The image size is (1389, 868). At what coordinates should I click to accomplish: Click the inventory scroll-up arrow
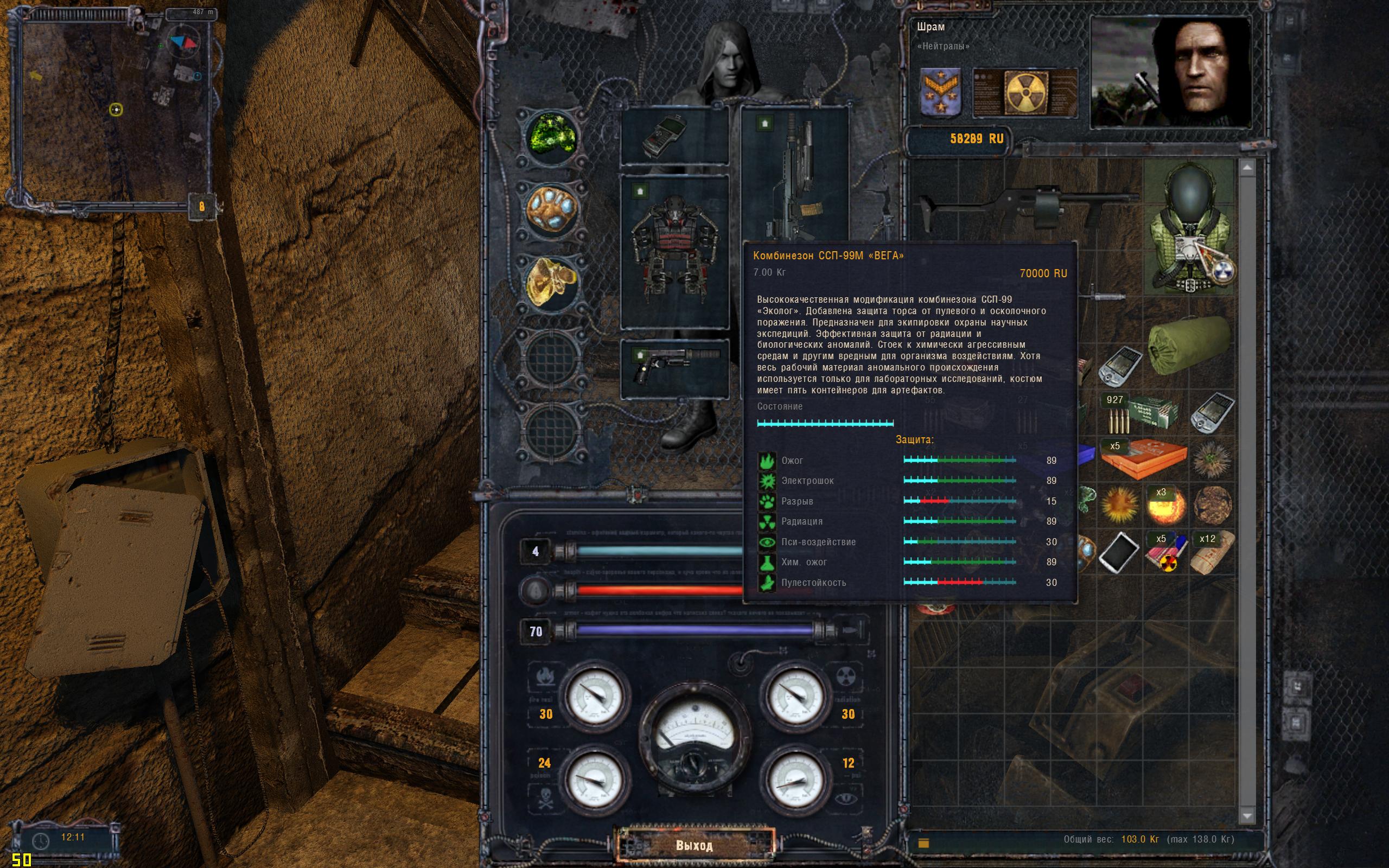click(1246, 168)
